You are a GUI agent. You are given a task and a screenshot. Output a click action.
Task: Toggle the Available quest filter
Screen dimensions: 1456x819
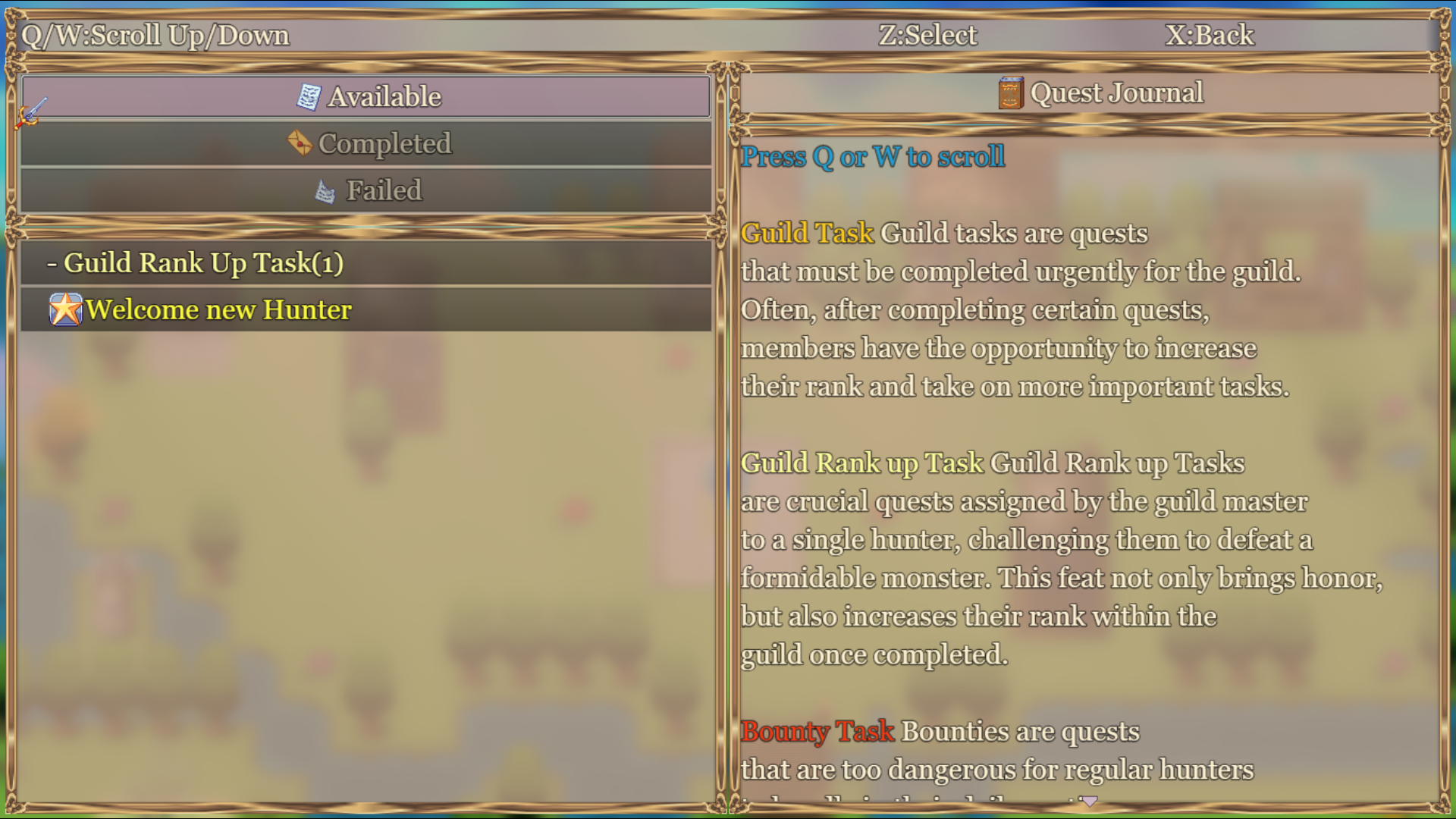click(x=367, y=96)
